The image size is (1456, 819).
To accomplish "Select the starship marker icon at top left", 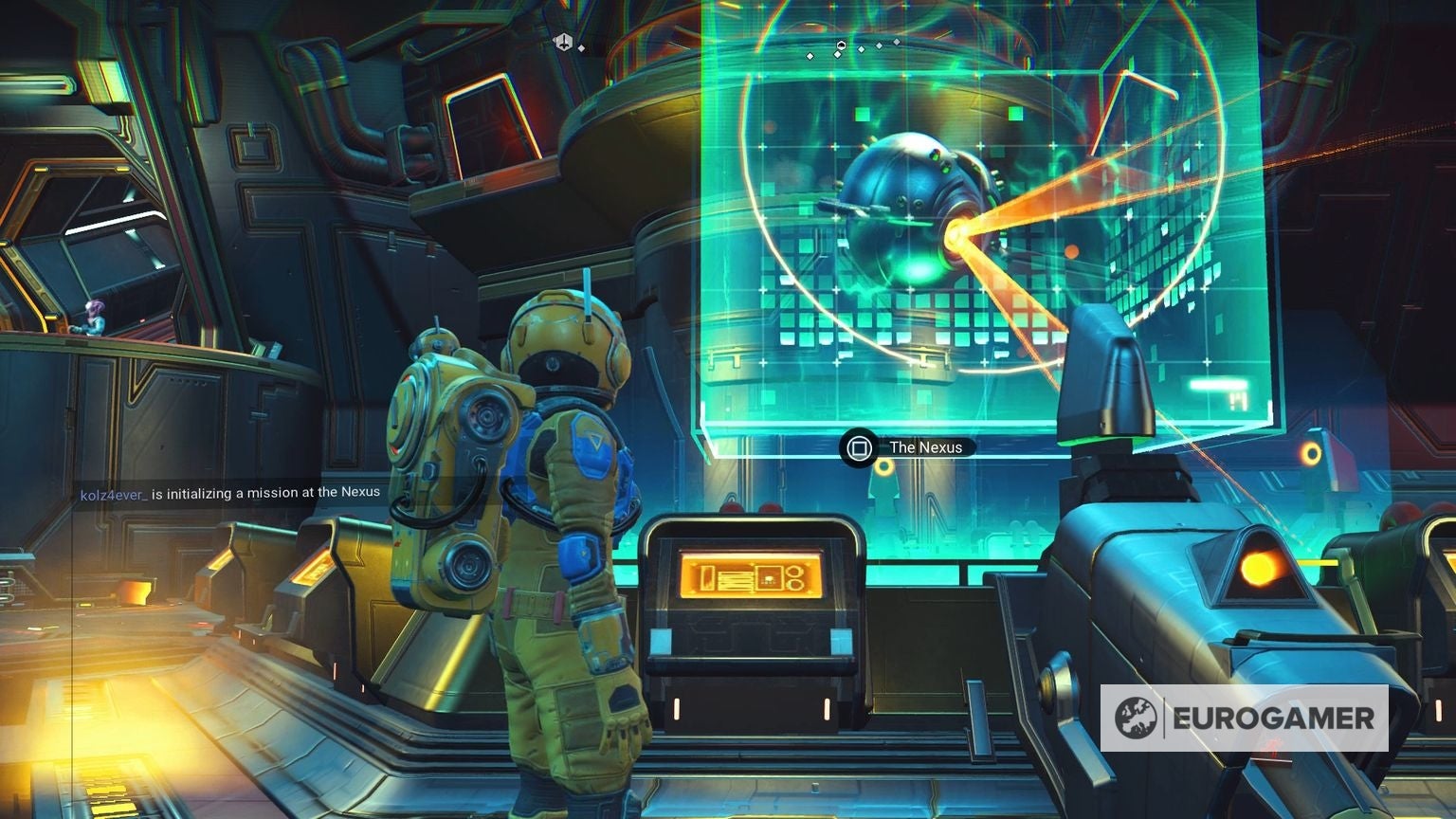I will 564,41.
